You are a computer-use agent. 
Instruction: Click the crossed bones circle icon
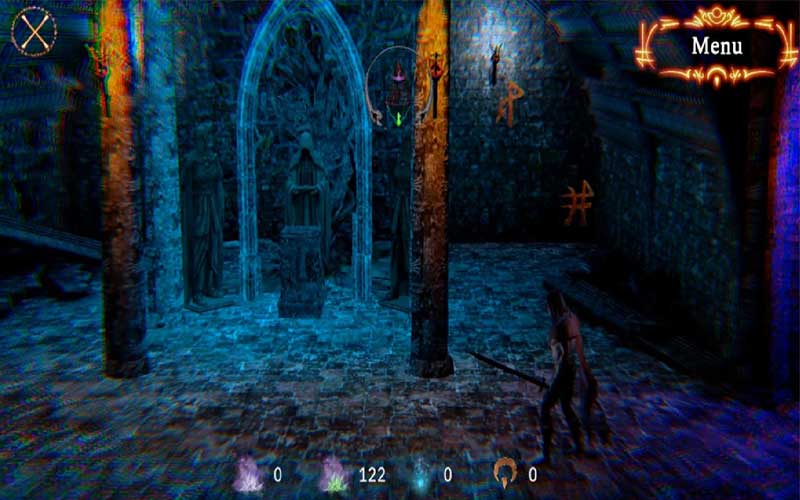34,32
